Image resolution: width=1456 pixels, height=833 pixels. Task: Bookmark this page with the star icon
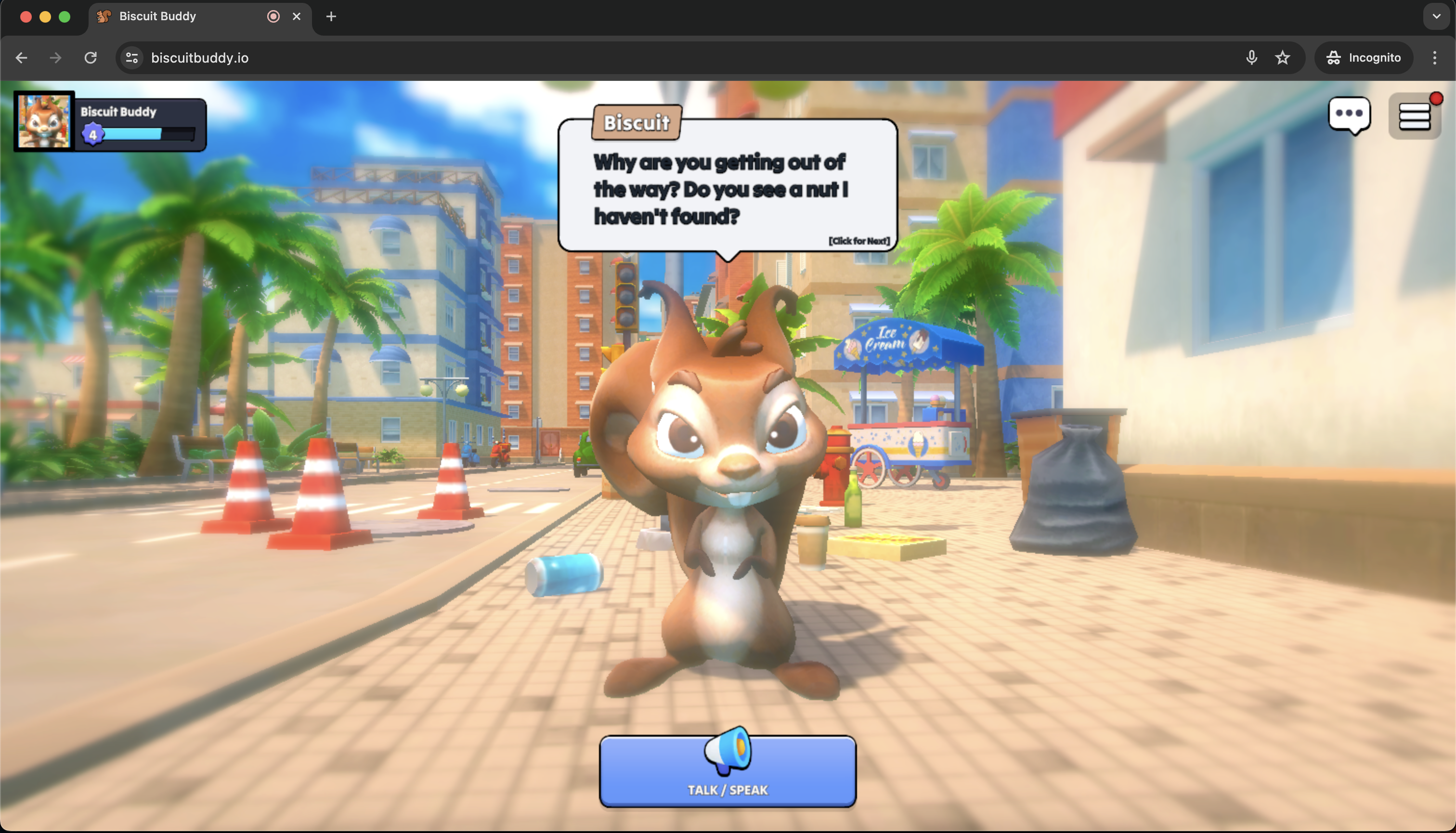pyautogui.click(x=1283, y=58)
